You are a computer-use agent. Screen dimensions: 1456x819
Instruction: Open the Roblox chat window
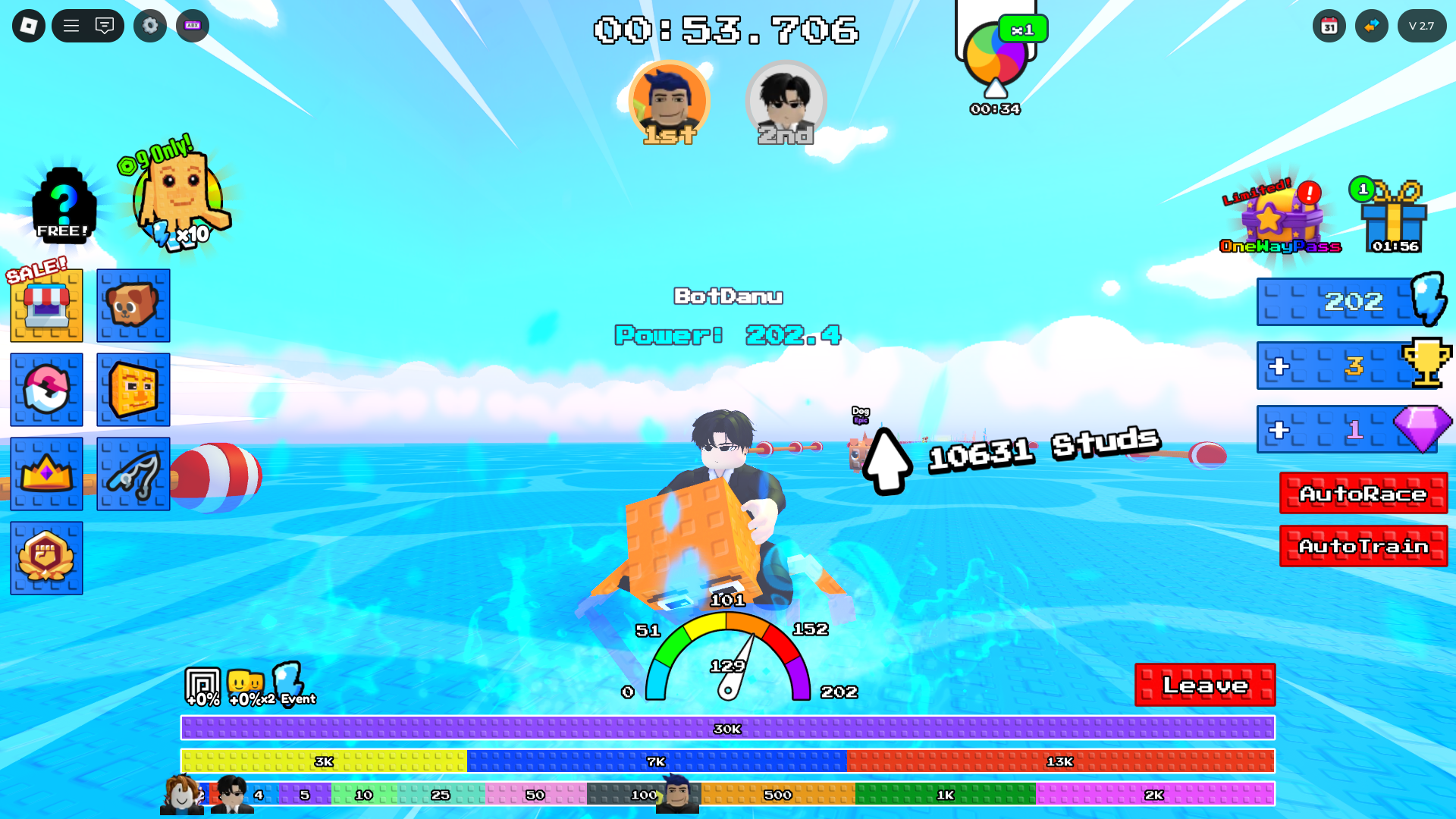(x=105, y=26)
